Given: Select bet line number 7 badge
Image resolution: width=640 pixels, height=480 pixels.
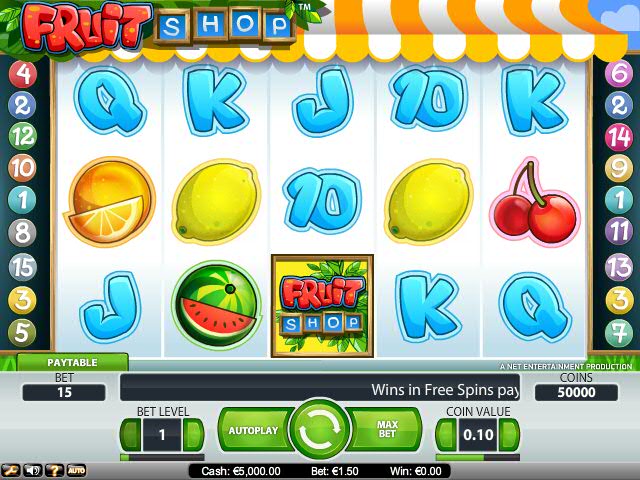Looking at the screenshot, I should click(619, 331).
